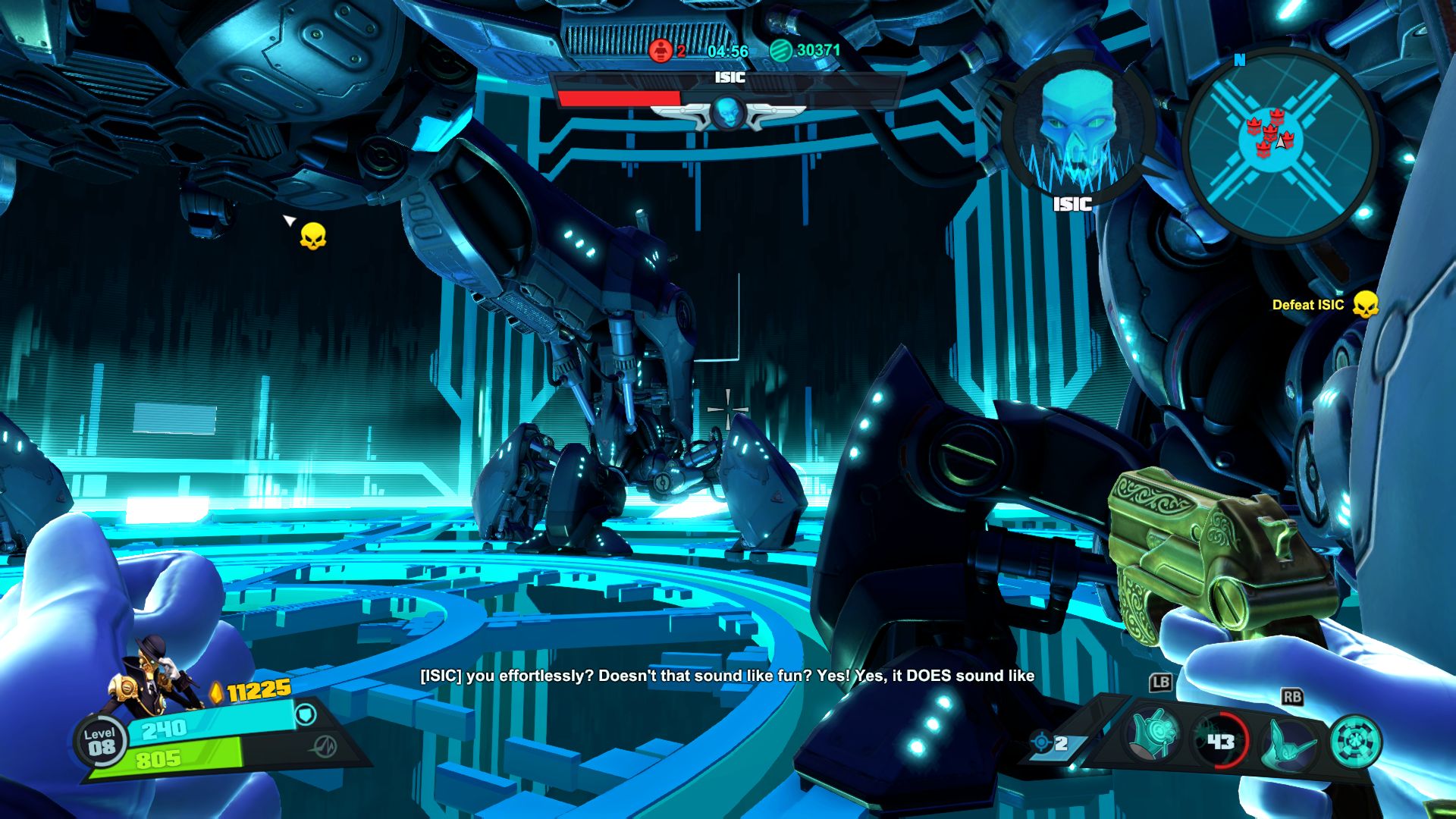1456x819 pixels.
Task: Activate the round gear ultimate icon
Action: coord(1354,742)
